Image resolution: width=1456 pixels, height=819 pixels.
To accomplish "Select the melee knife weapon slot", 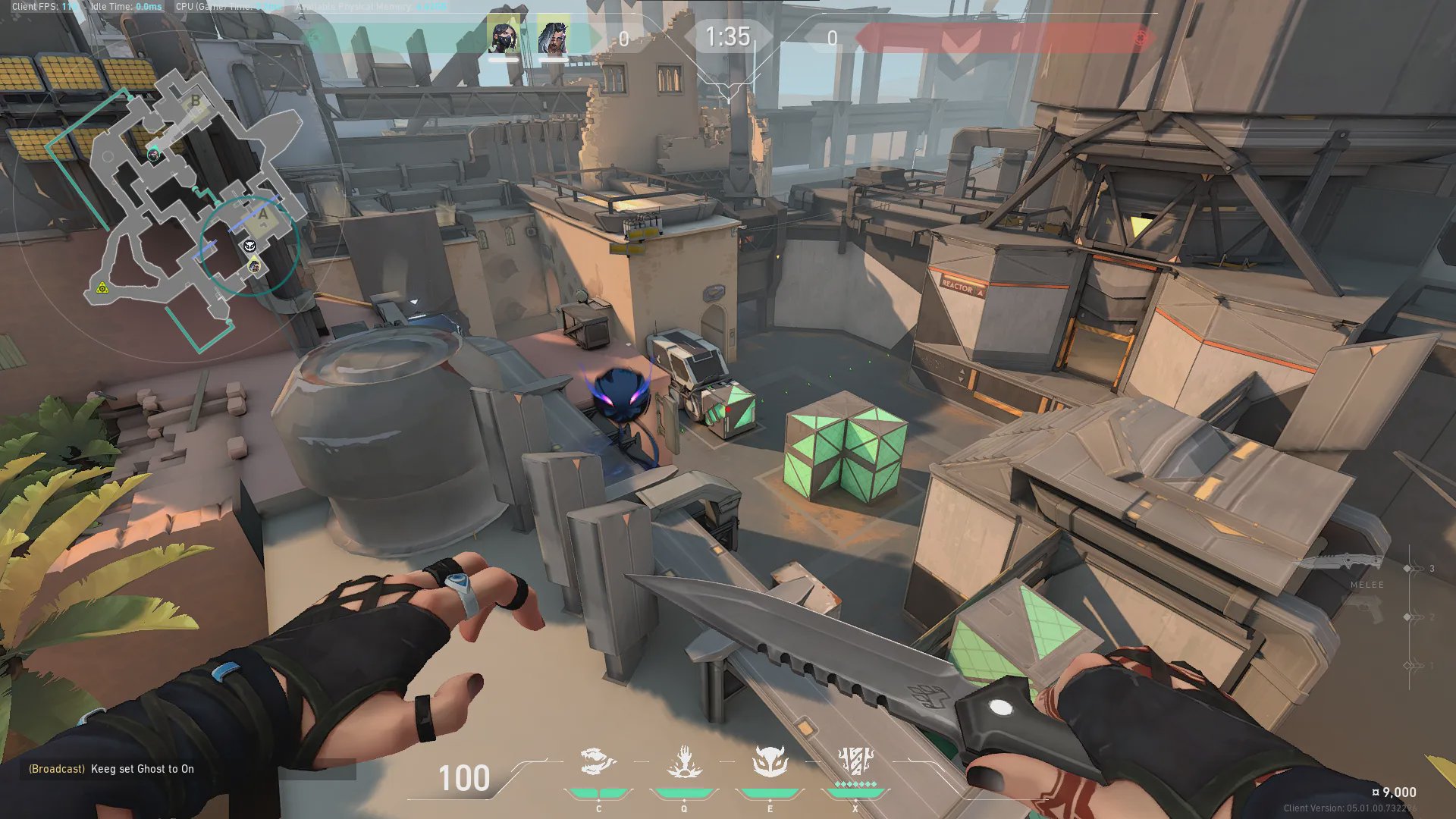I will pyautogui.click(x=1341, y=563).
